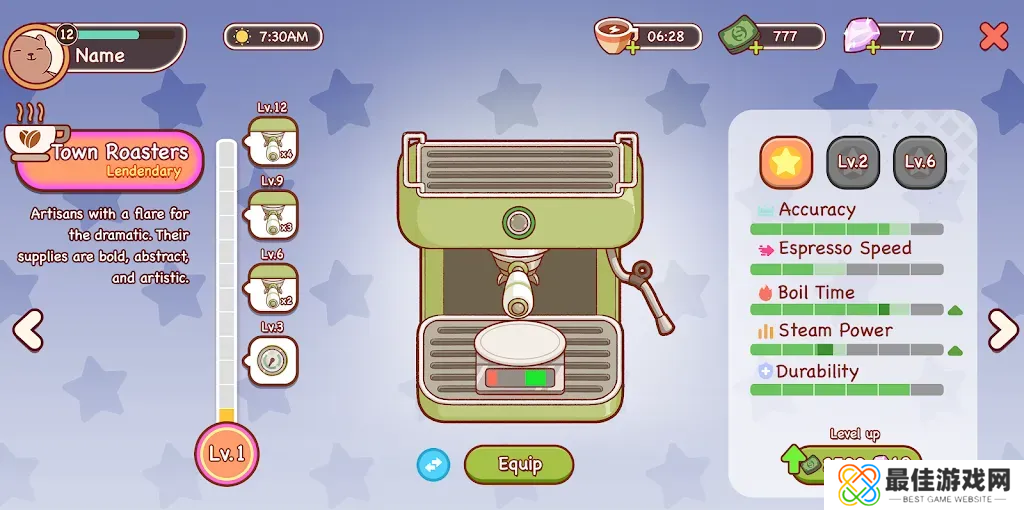
Task: Go to the next machine with right arrow
Action: (1001, 330)
